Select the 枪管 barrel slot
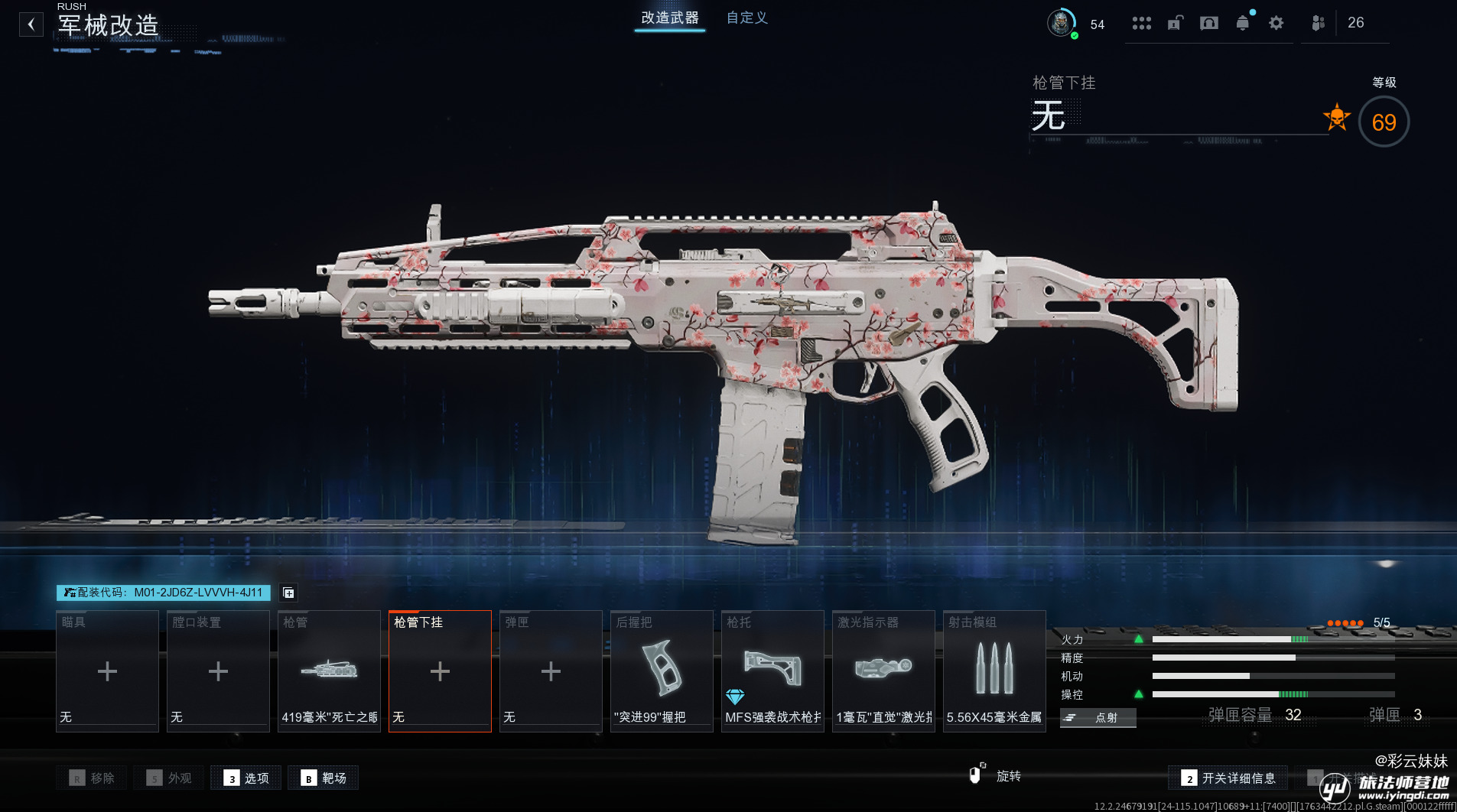This screenshot has width=1457, height=812. click(329, 671)
